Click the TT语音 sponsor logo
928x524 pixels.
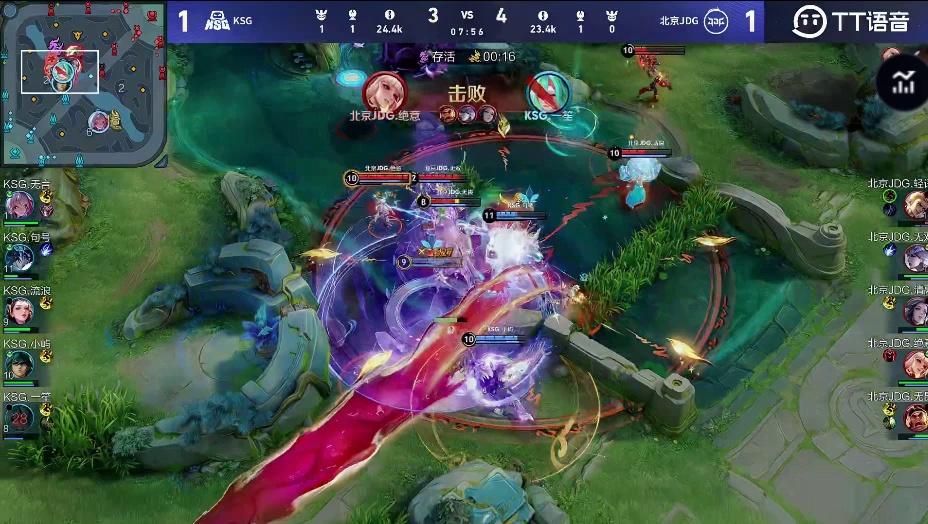coord(850,21)
